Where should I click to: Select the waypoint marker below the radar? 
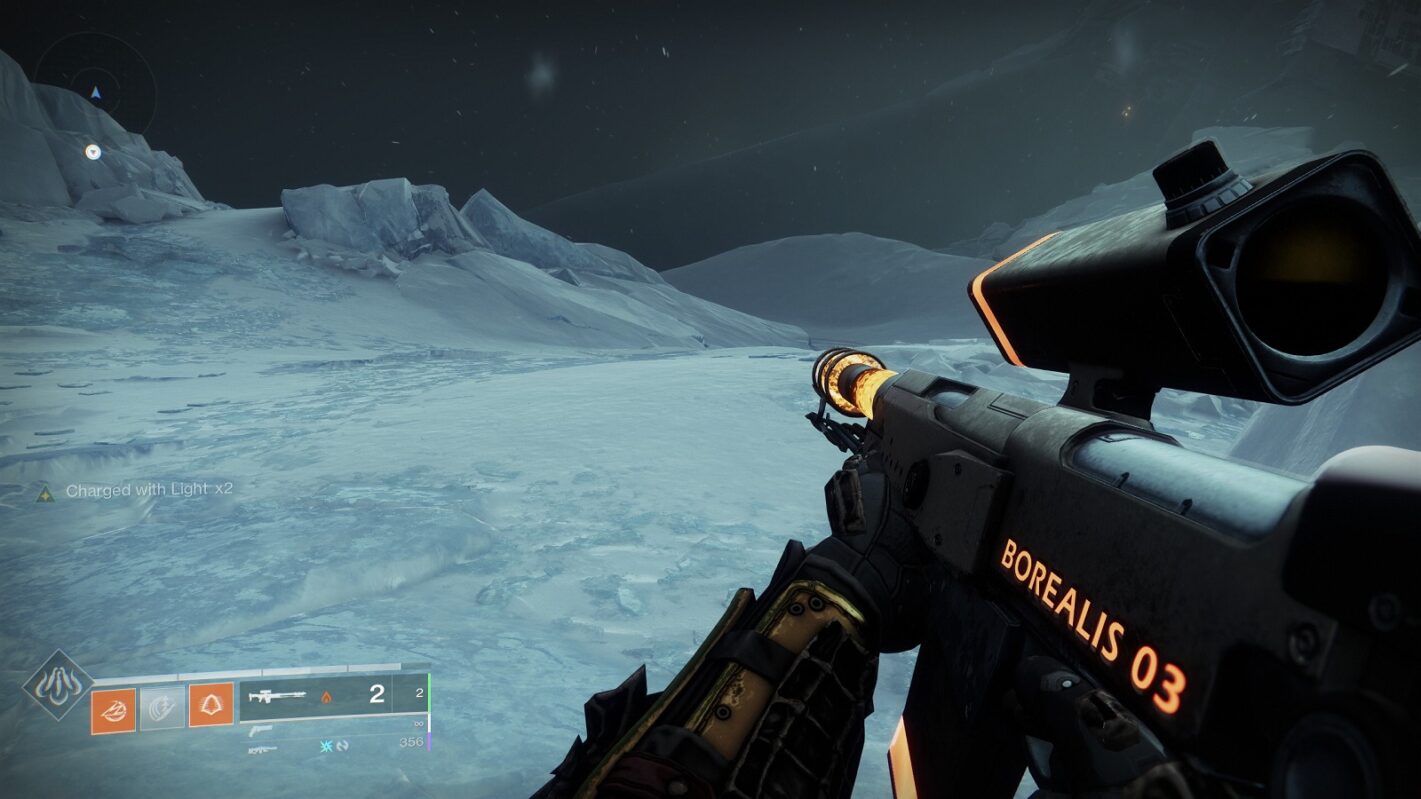(x=93, y=152)
